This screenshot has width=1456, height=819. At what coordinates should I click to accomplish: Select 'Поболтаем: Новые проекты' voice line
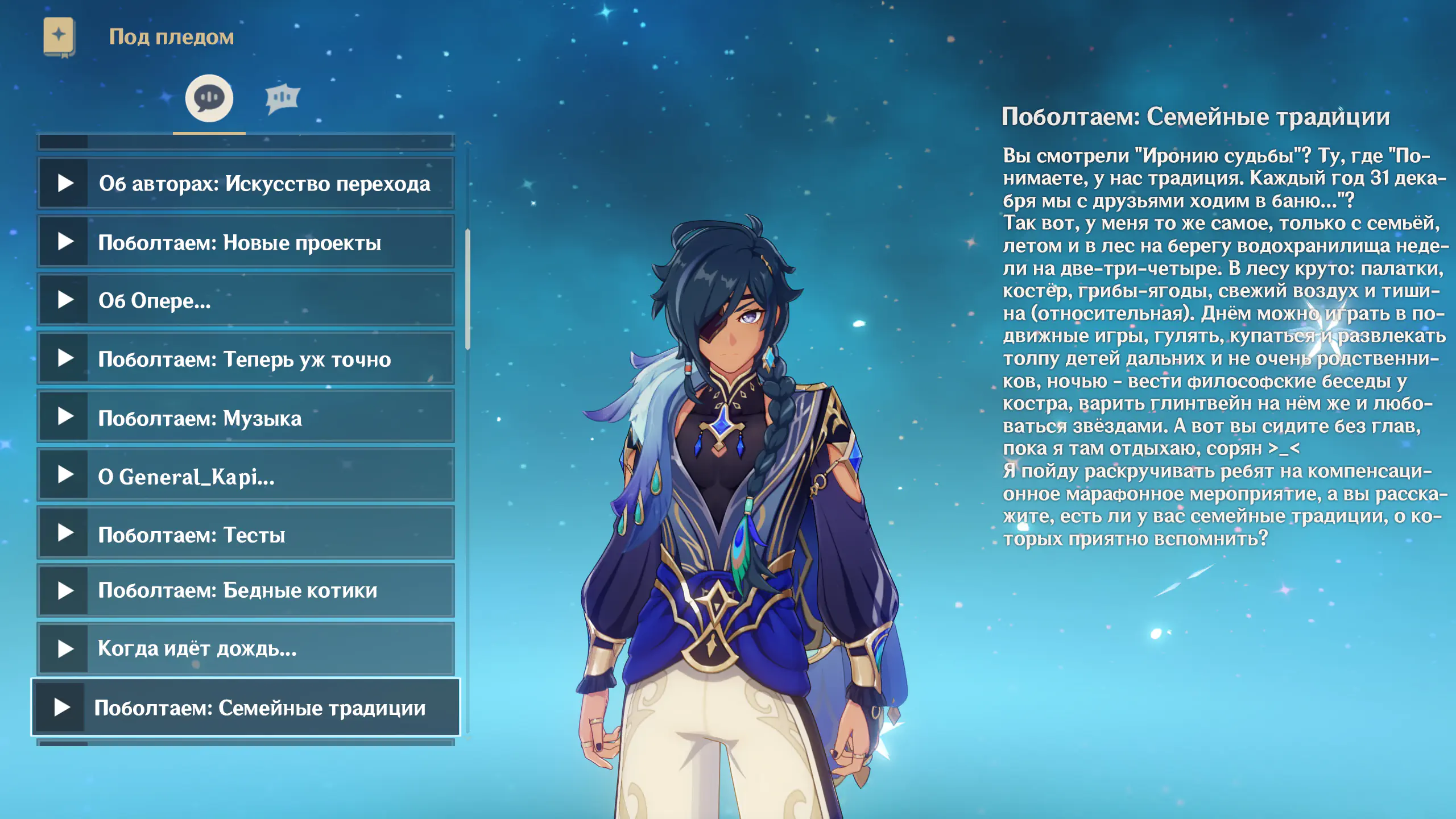click(246, 242)
